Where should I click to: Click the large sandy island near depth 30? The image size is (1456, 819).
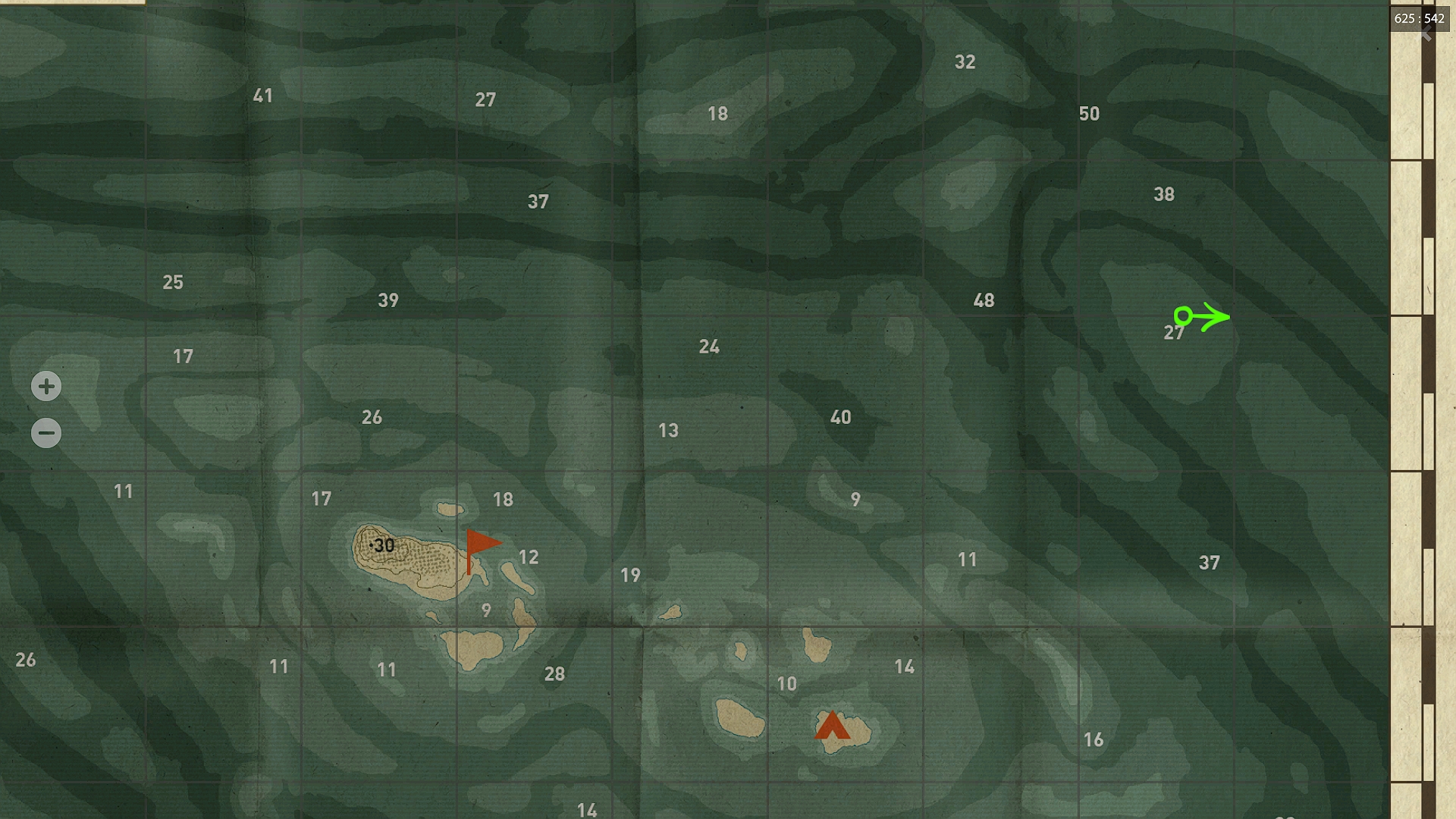[x=409, y=561]
